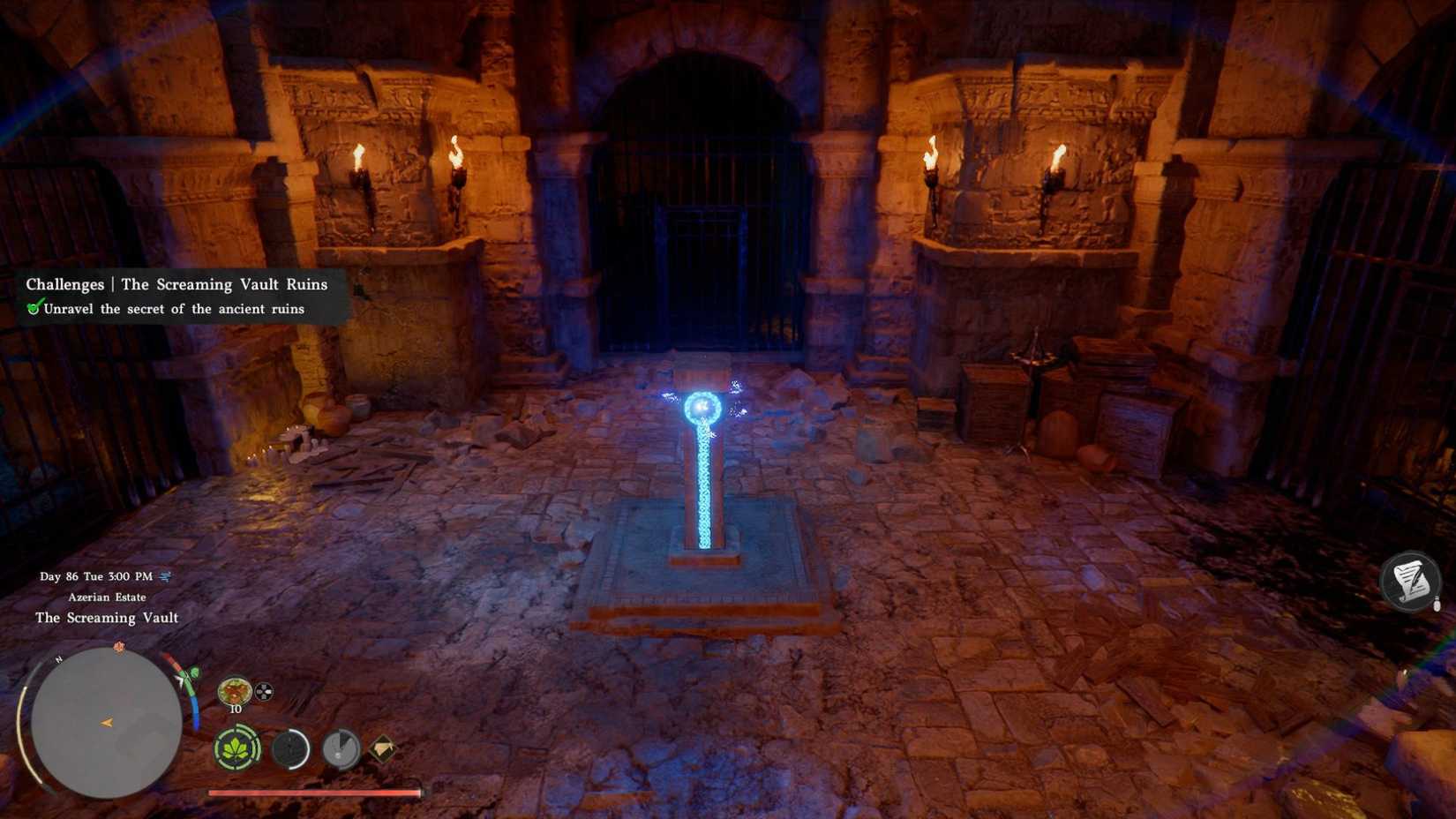Select the gold diamond tent icon
The height and width of the screenshot is (819, 1456).
coord(383,747)
